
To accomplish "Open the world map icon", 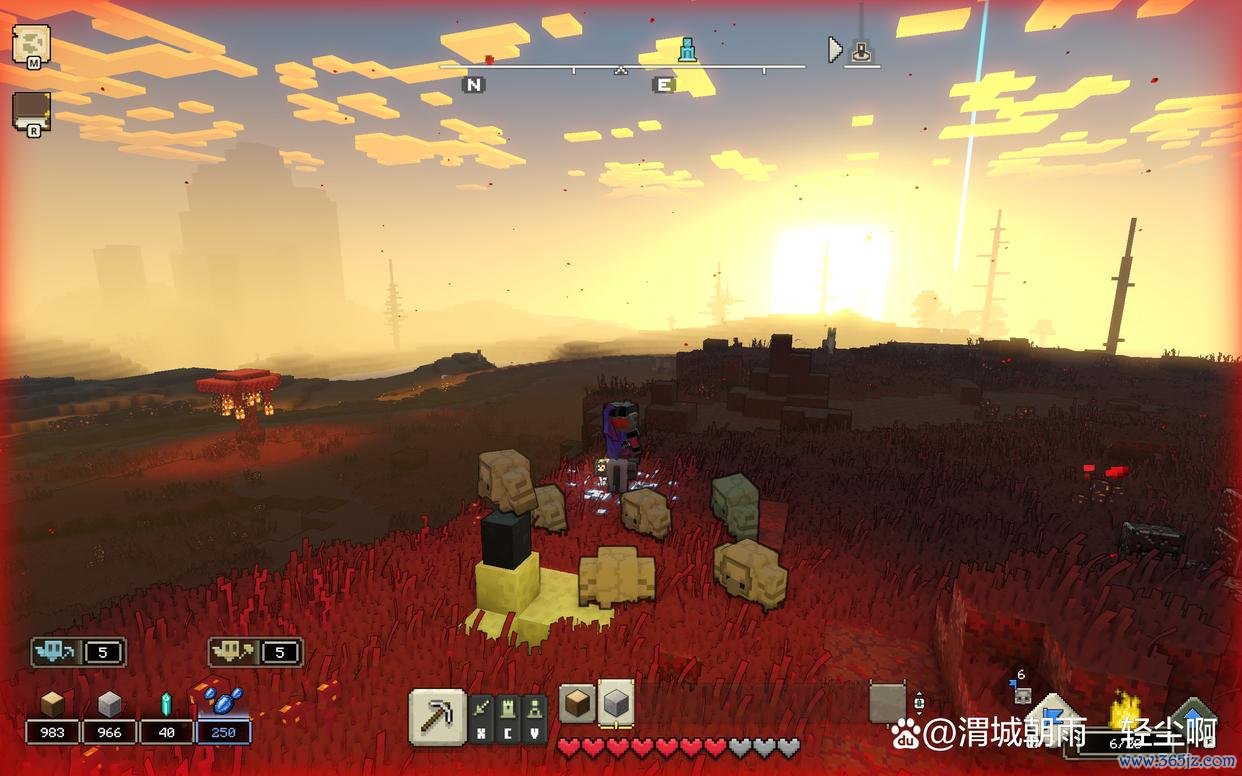I will point(29,44).
